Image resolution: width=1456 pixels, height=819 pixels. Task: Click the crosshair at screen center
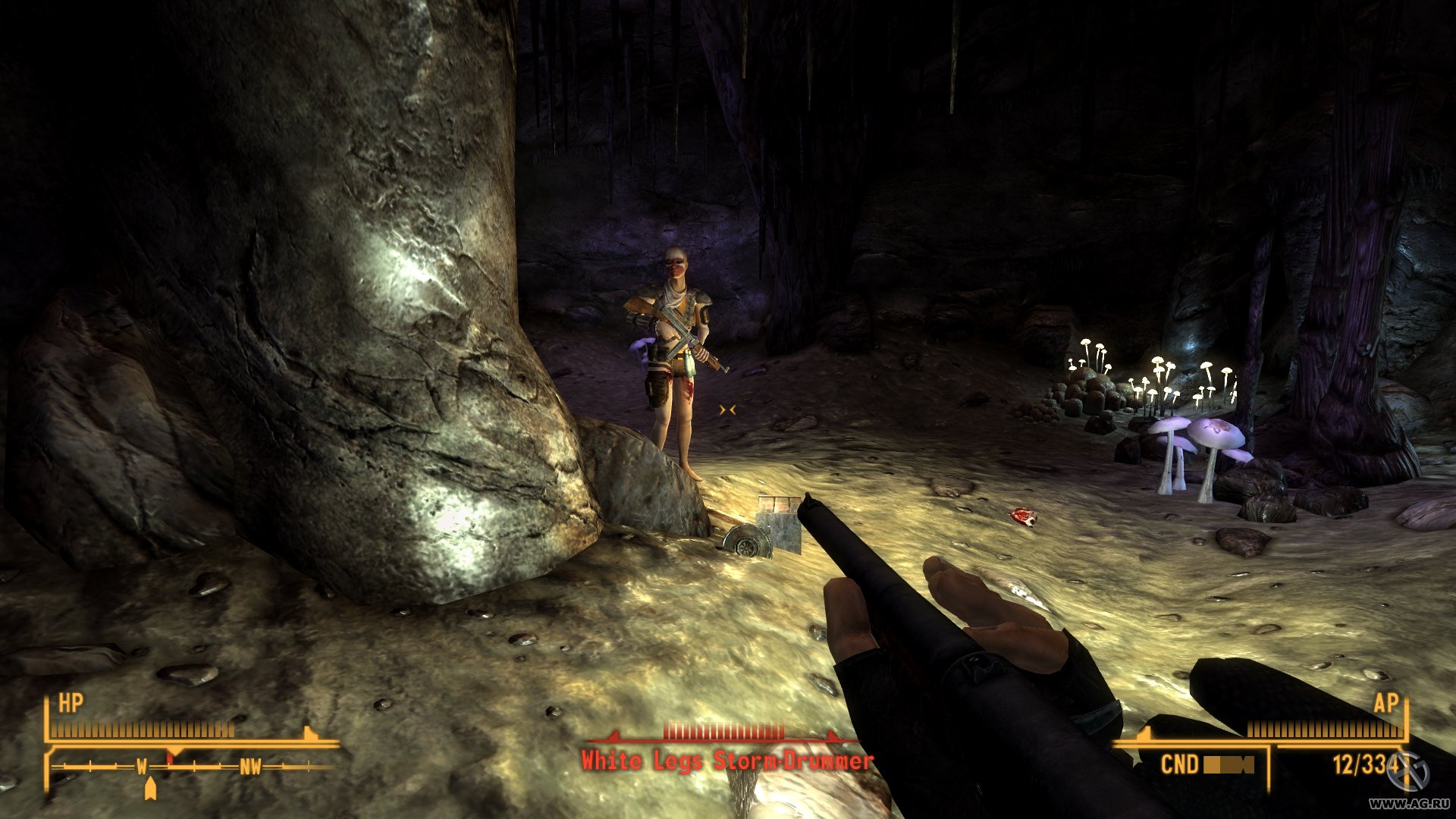pos(728,409)
